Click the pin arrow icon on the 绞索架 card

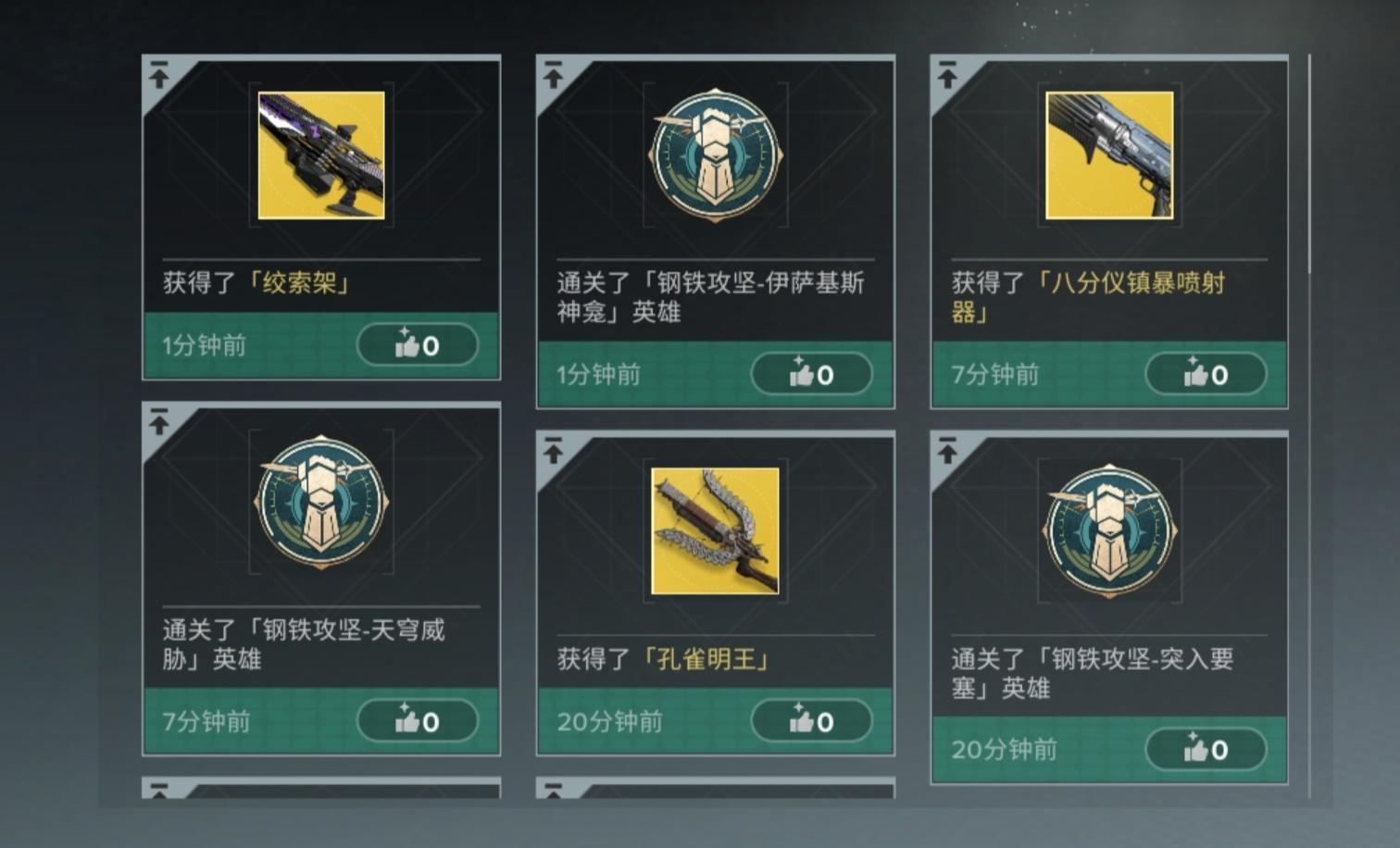(x=161, y=74)
